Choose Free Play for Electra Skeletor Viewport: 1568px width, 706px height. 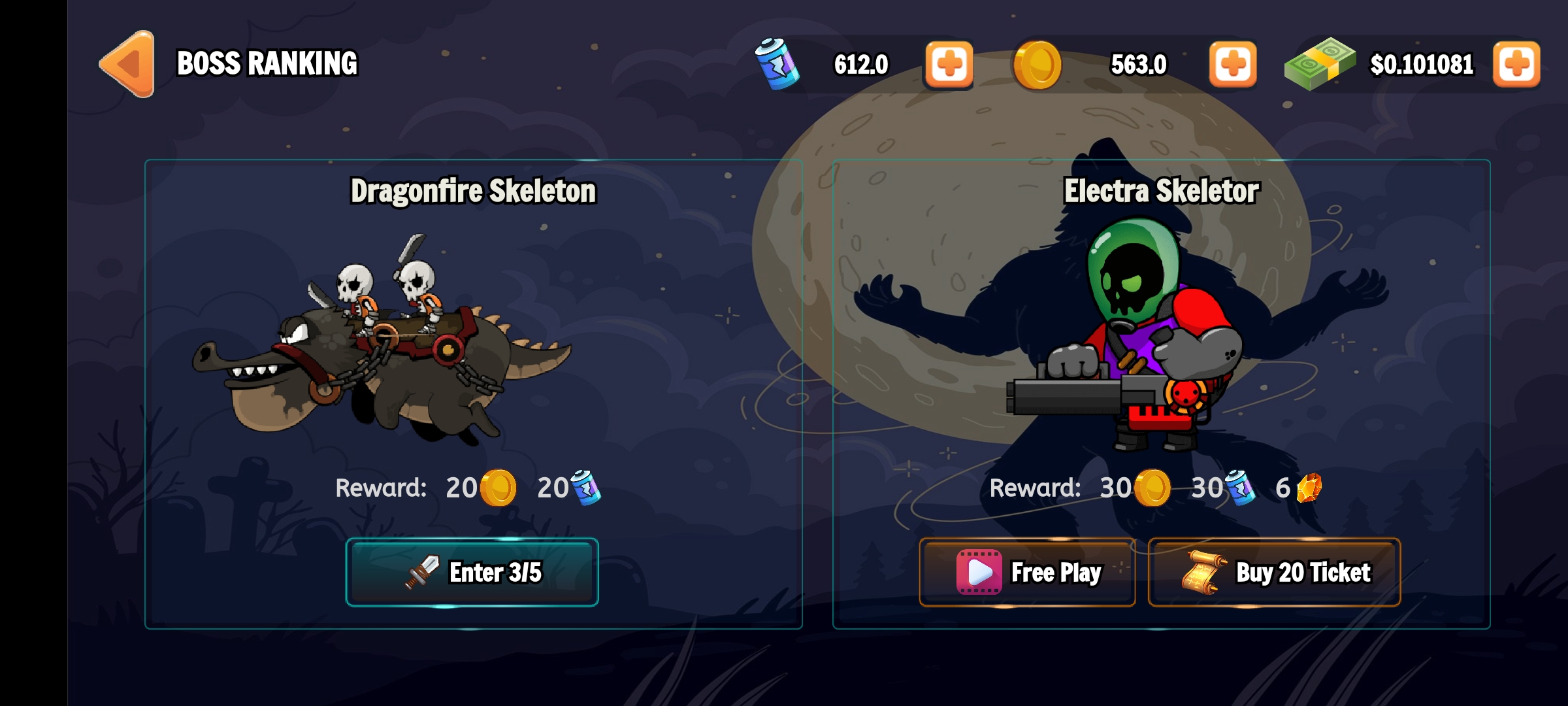click(x=1027, y=572)
